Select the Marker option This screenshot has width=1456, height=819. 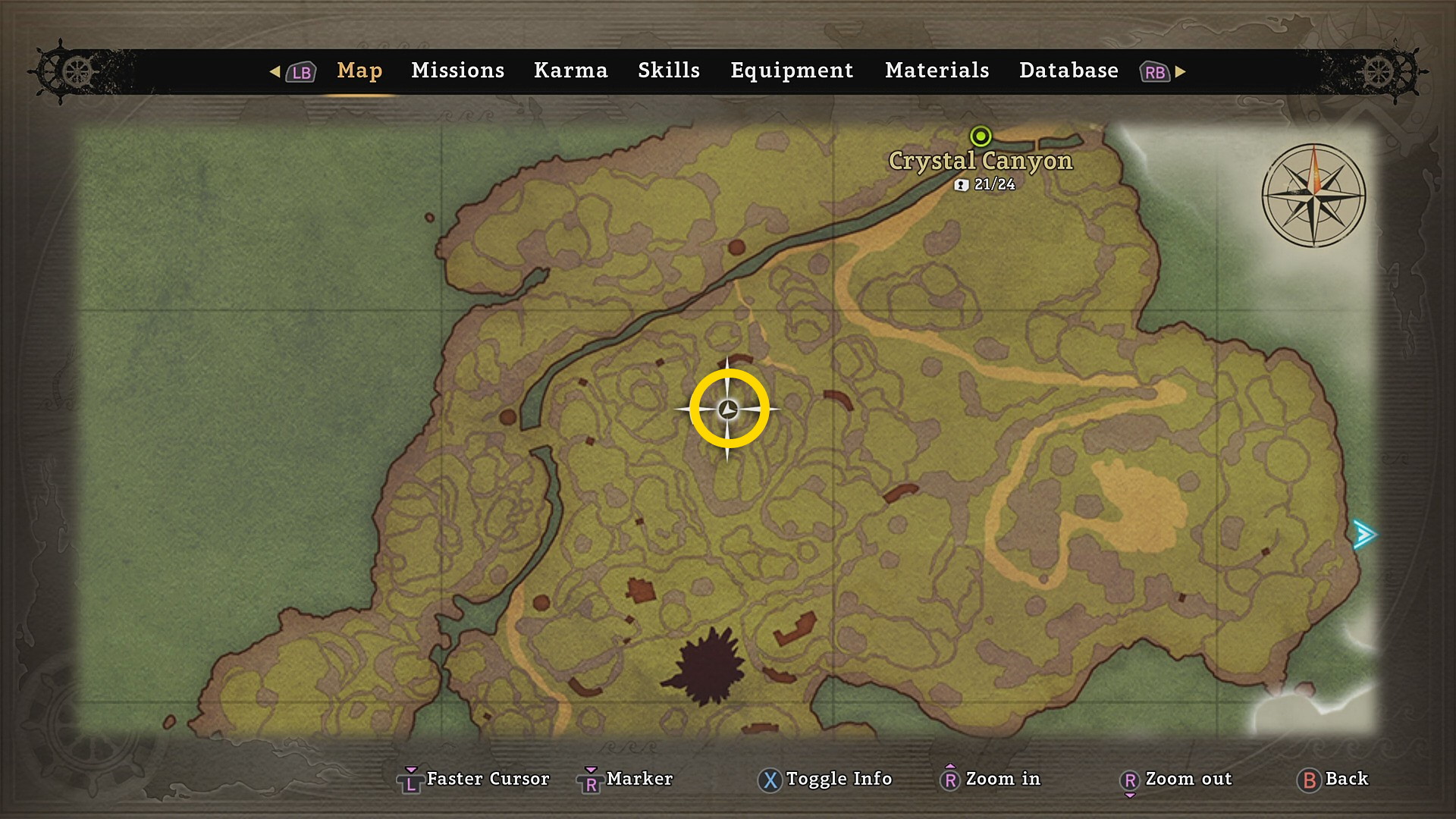(x=626, y=779)
